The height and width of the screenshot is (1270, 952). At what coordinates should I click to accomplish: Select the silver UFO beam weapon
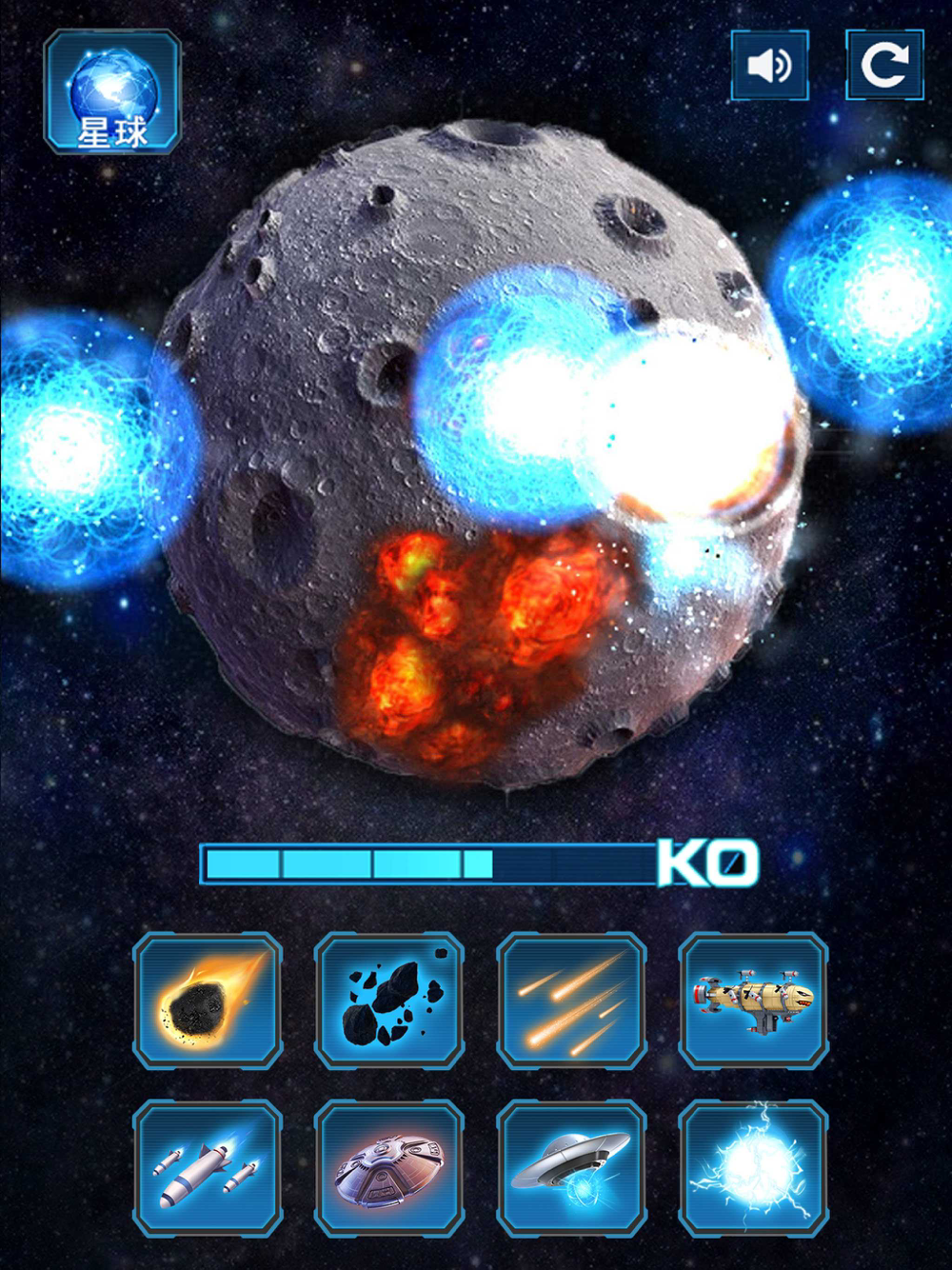[x=571, y=1168]
